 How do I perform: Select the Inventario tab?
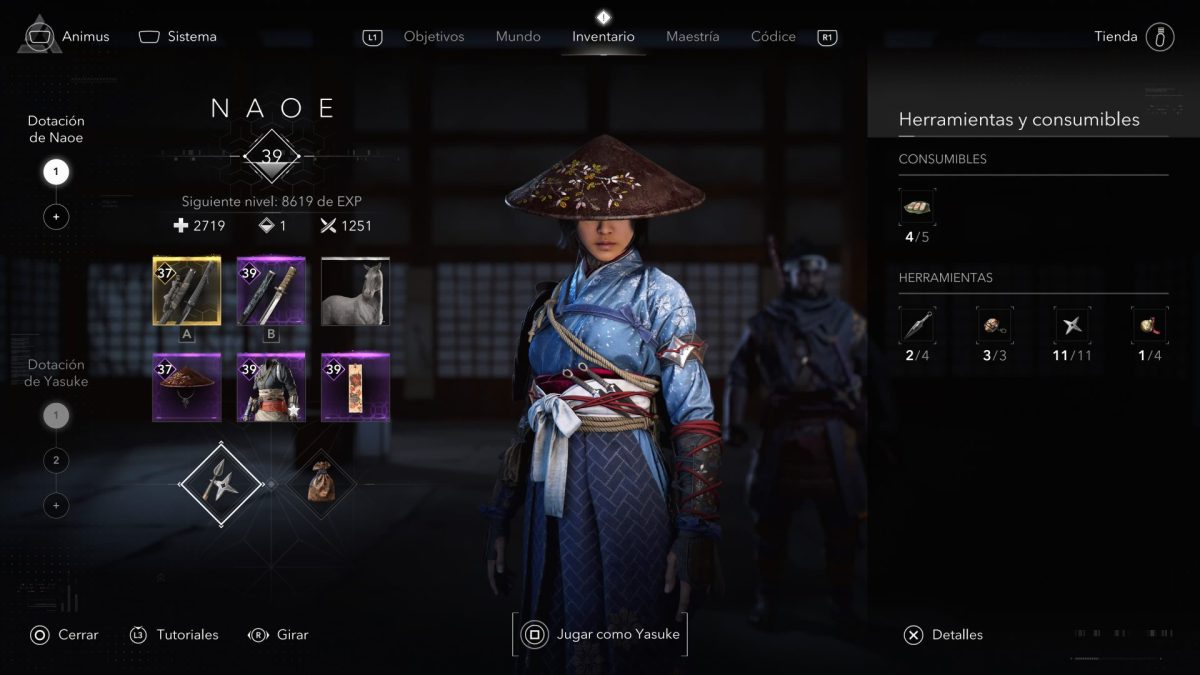click(x=603, y=37)
